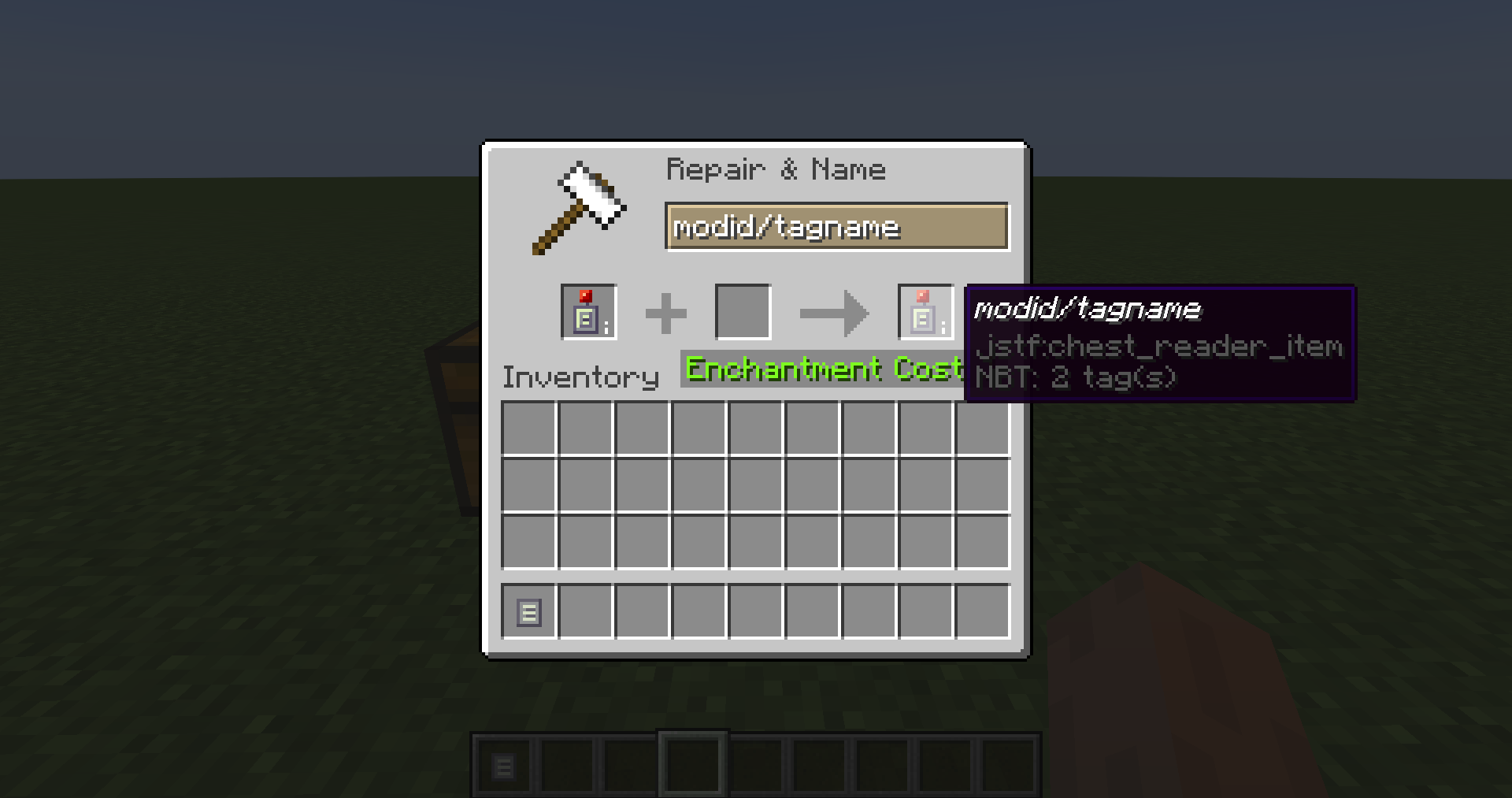Viewport: 1512px width, 798px height.
Task: Click the last slot in the inventory hotbar row
Action: [x=983, y=612]
